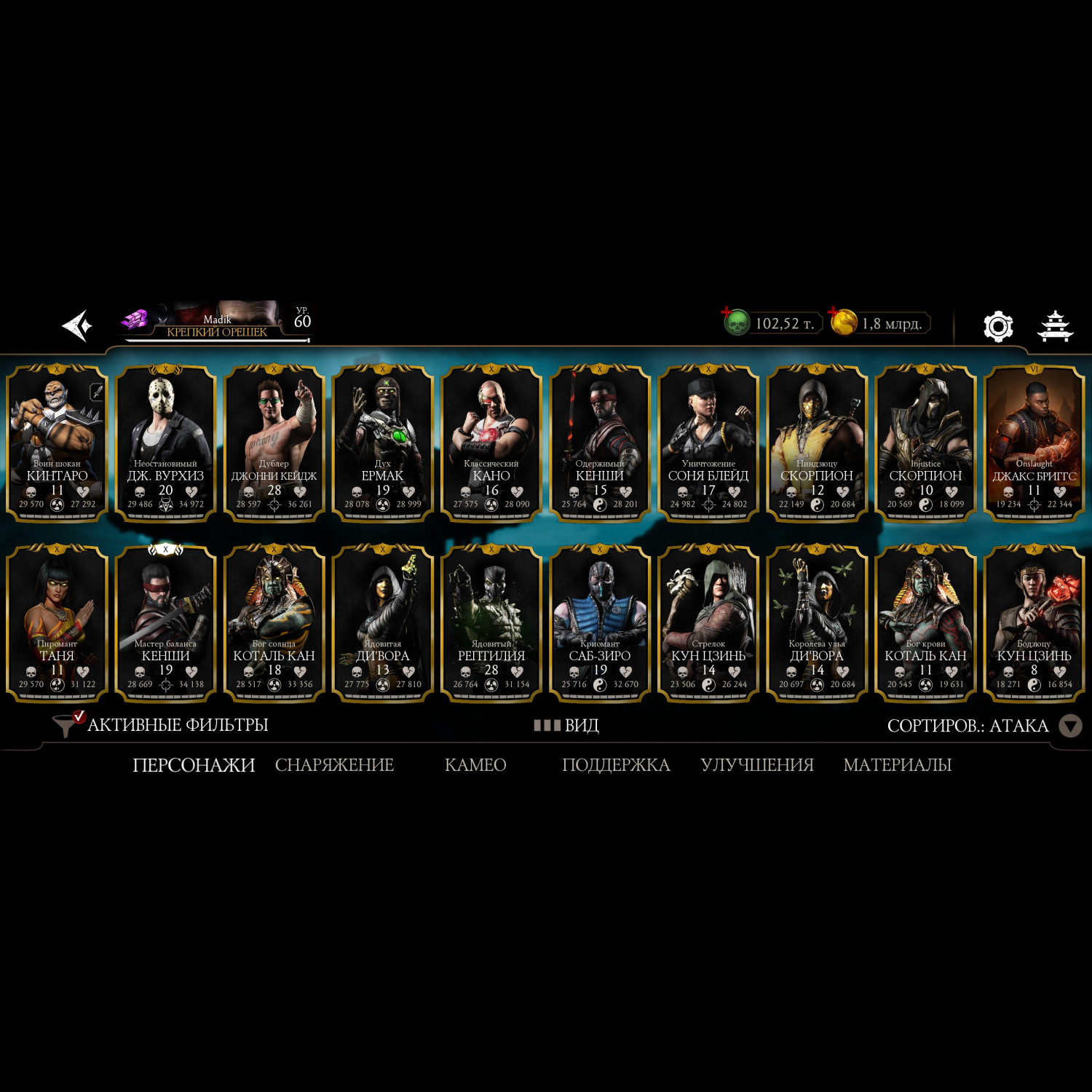The image size is (1092, 1092).
Task: Select the Дж. Вурхиз character card
Action: click(x=165, y=443)
